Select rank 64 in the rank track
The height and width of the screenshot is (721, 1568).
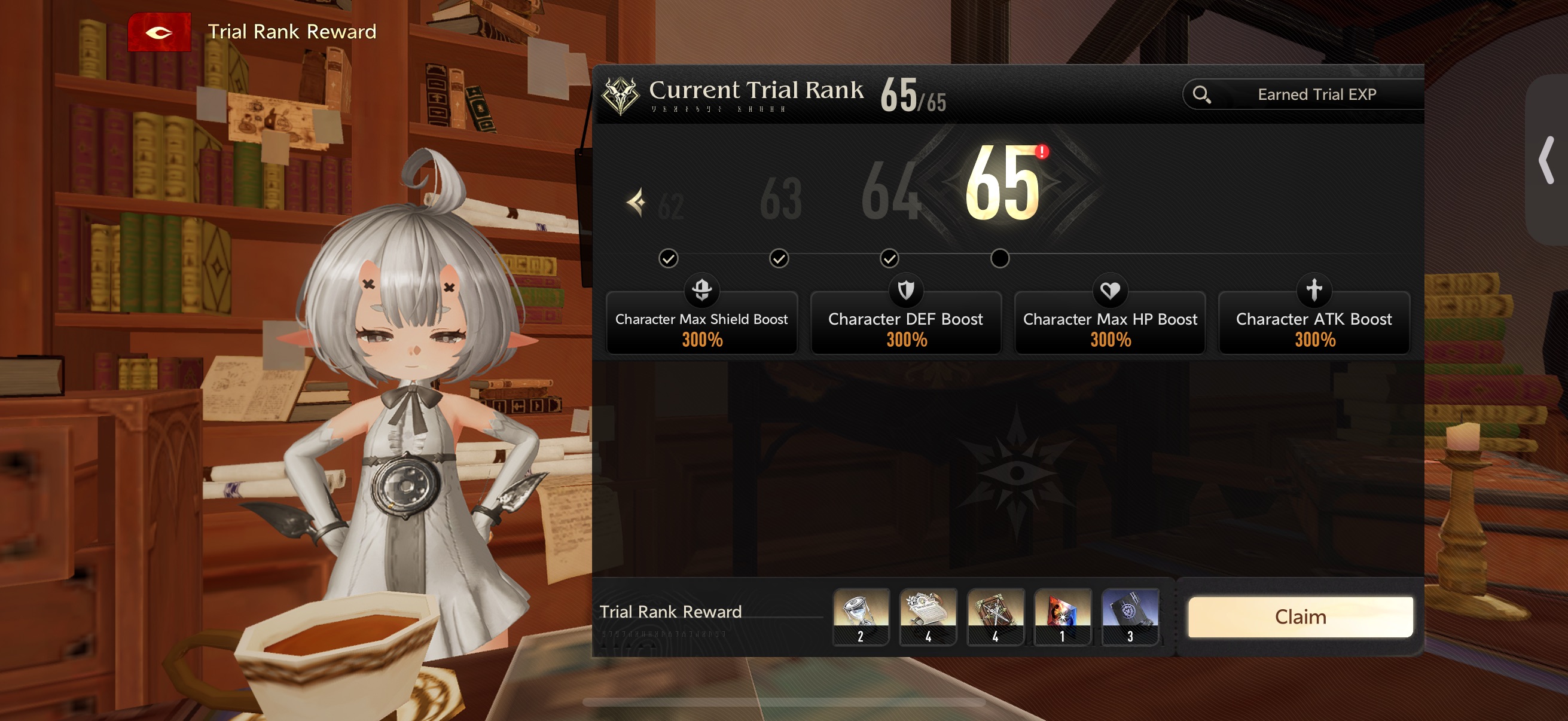(x=890, y=191)
